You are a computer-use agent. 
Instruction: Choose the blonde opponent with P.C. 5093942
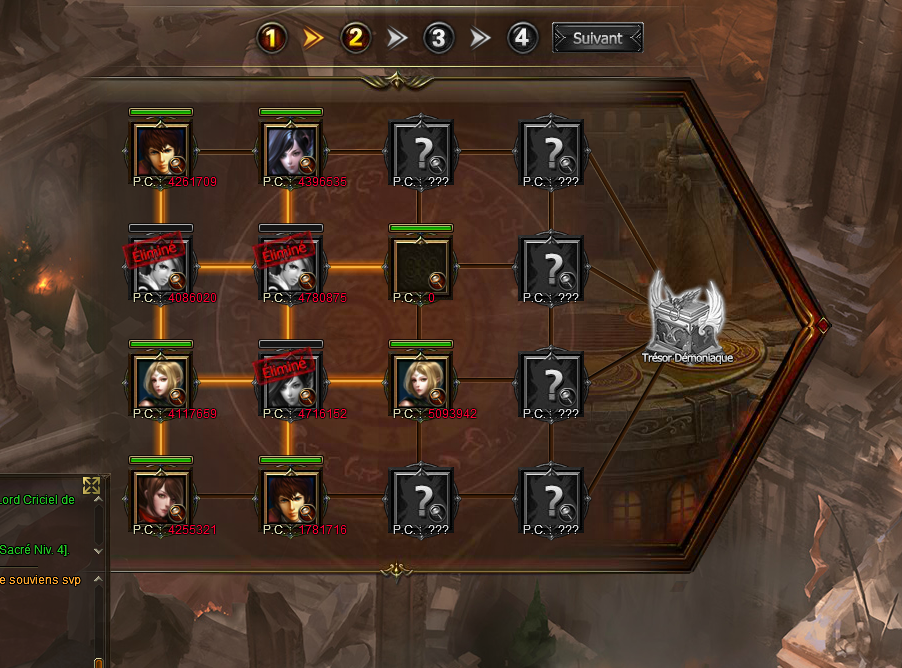tap(419, 381)
